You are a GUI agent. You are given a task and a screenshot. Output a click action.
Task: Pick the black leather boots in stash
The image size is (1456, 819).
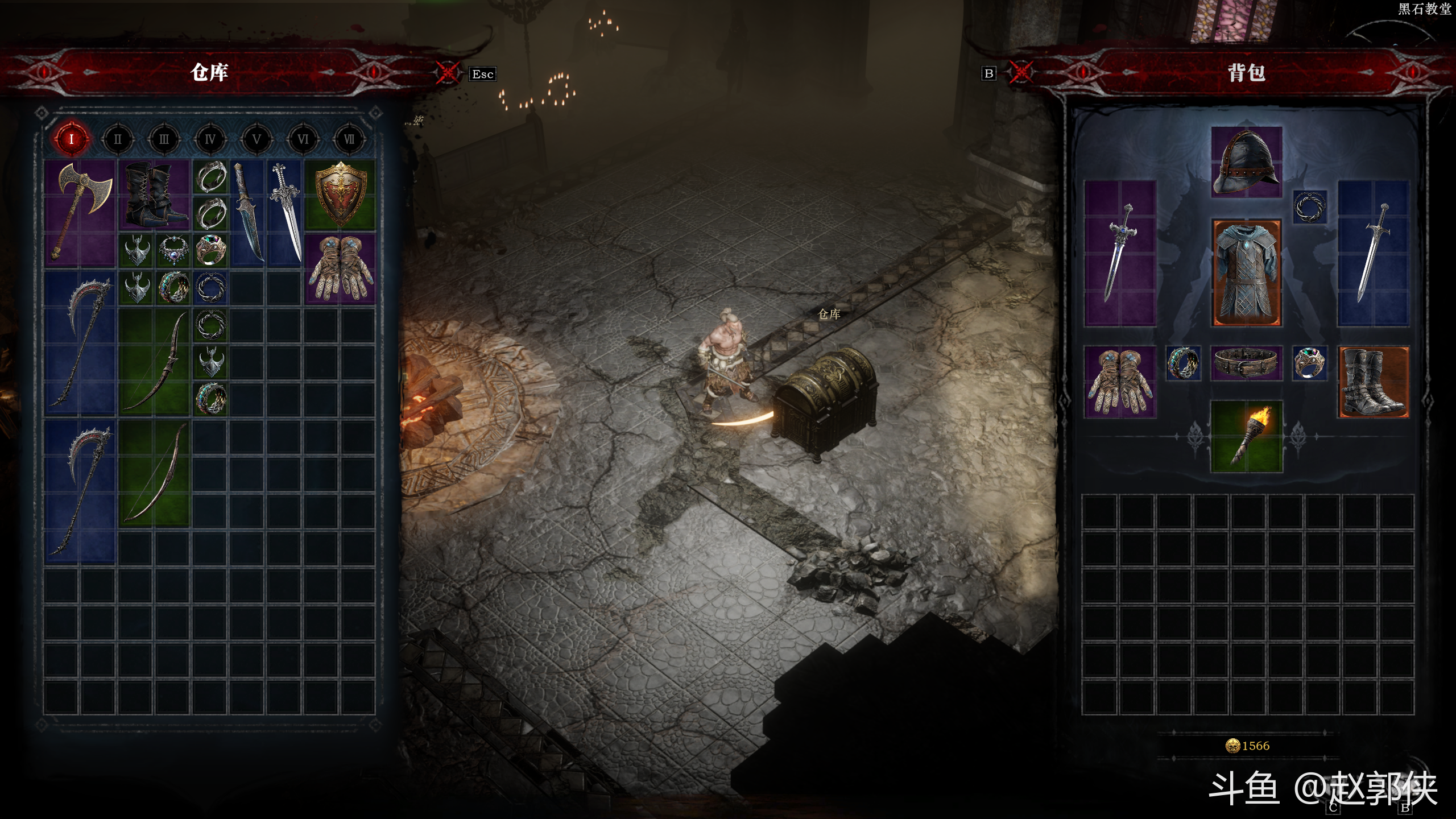coord(154,194)
